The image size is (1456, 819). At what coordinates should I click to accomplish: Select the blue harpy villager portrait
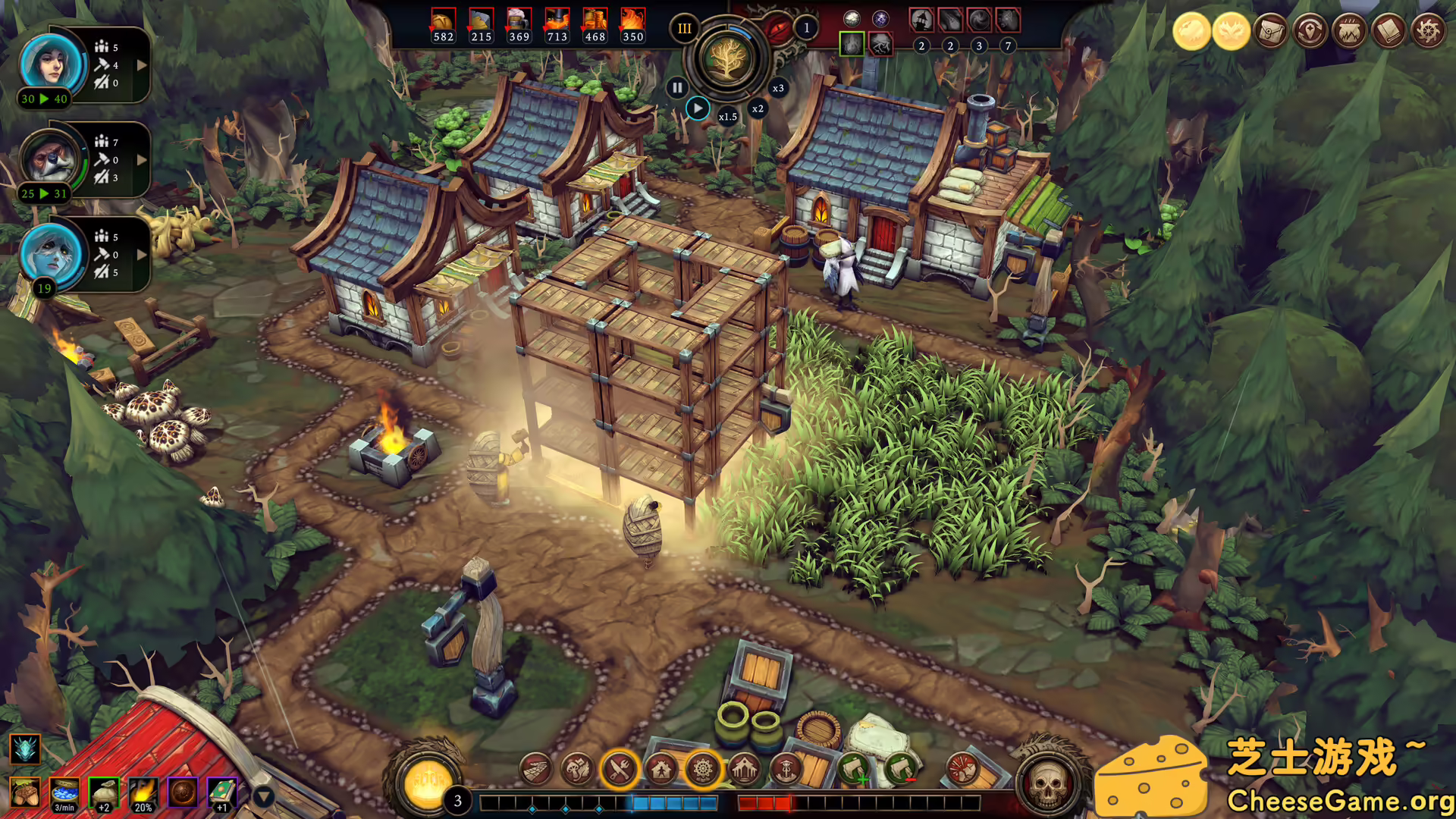[51, 254]
